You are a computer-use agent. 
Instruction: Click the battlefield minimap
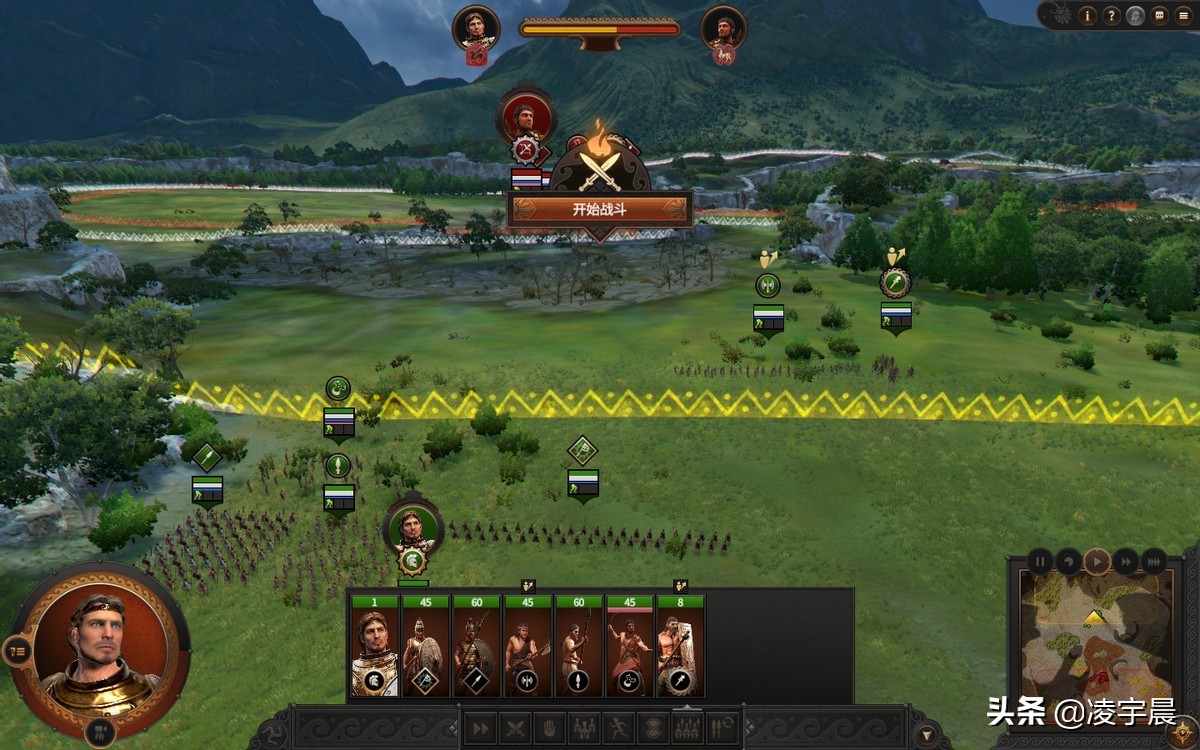tap(1095, 642)
